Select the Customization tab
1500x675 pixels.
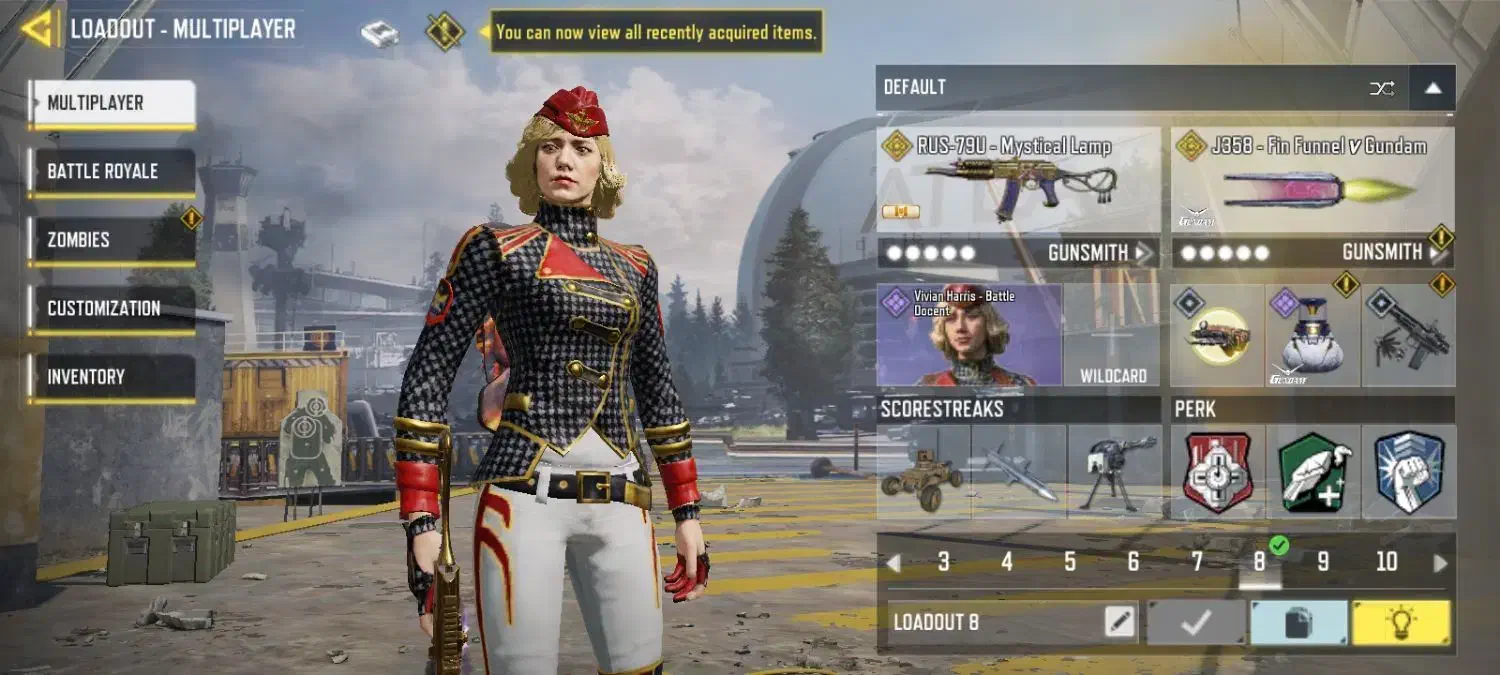point(111,308)
